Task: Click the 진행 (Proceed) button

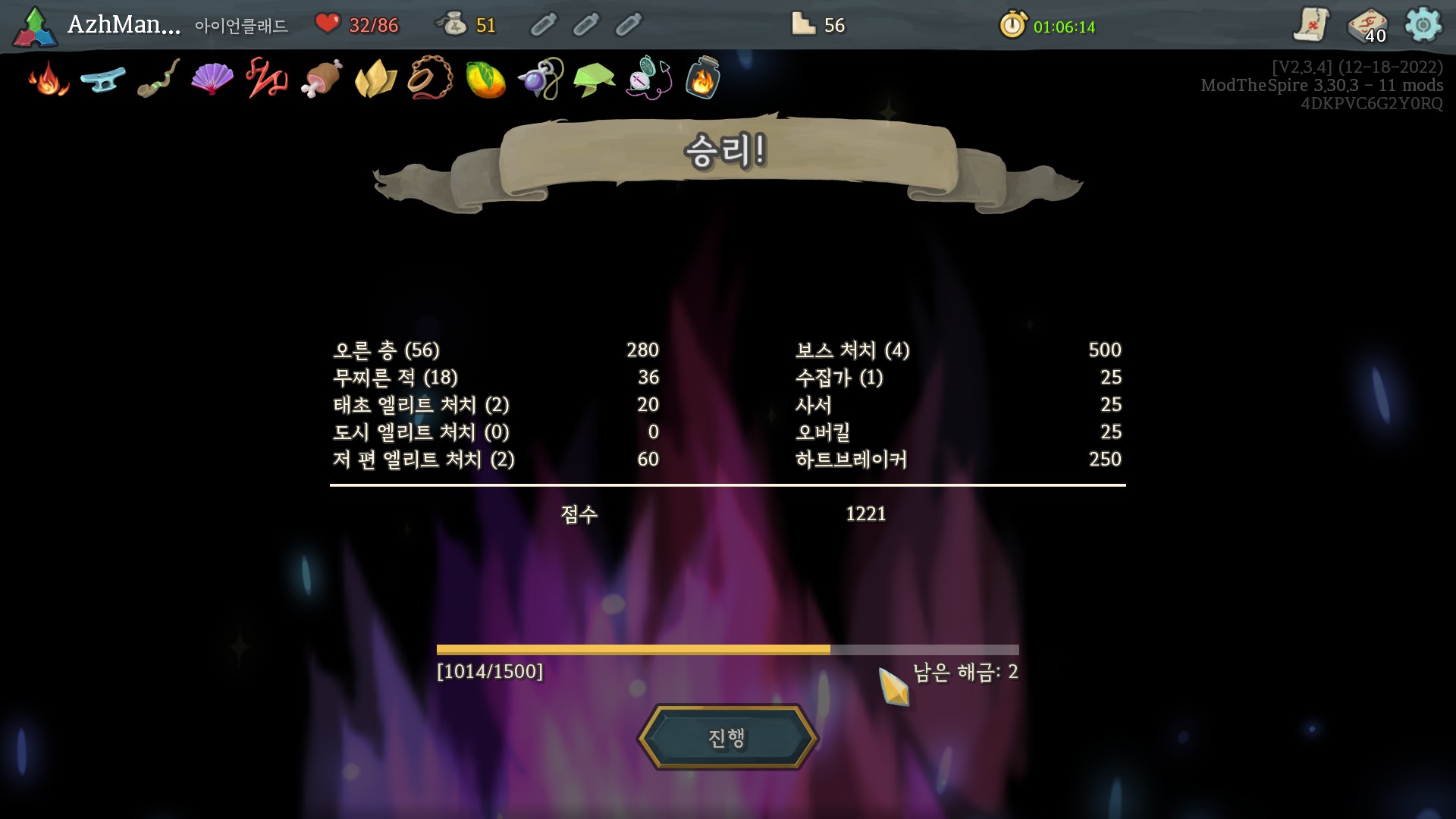Action: pyautogui.click(x=727, y=738)
